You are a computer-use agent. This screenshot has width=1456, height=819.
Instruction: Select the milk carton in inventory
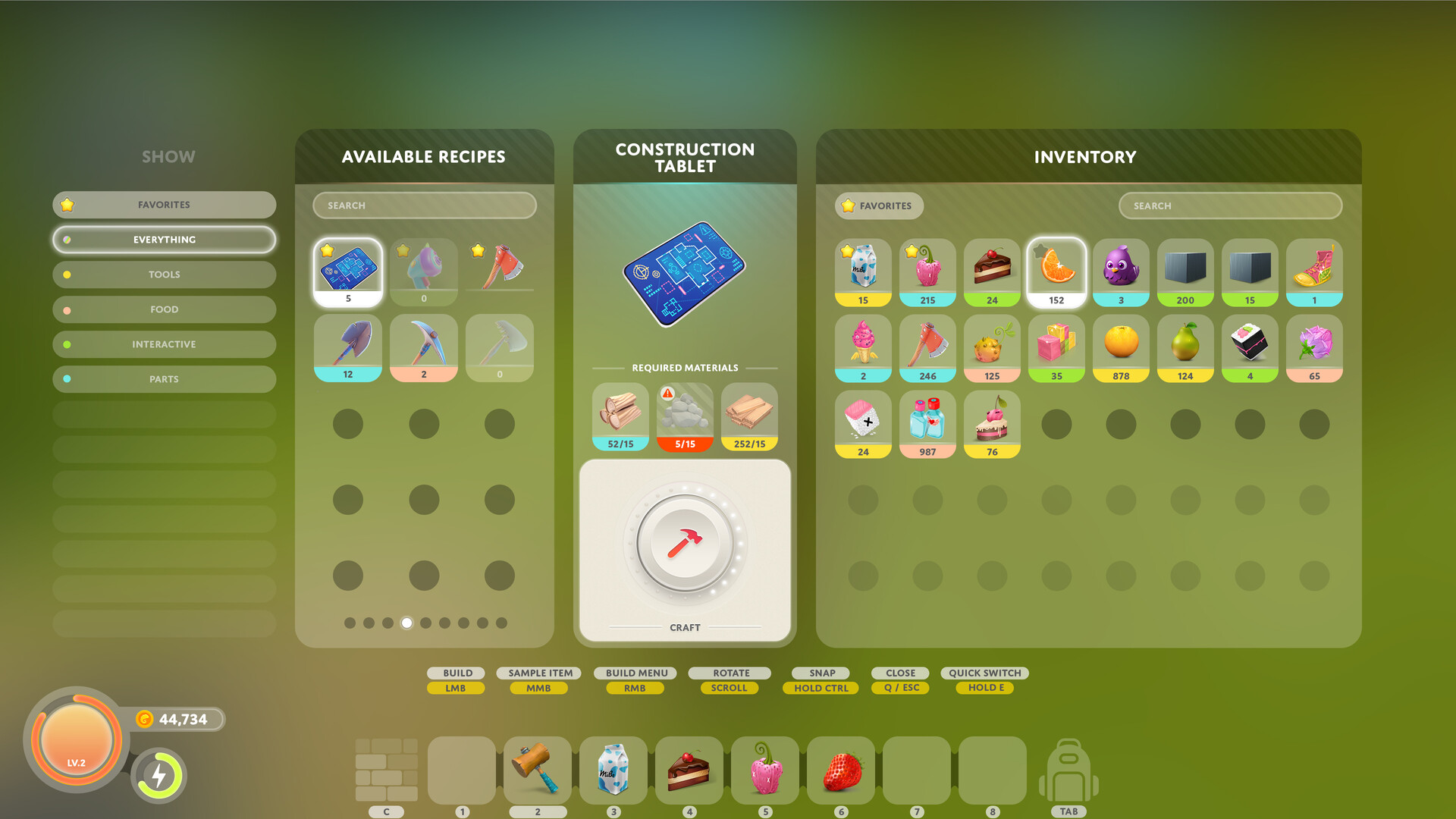pos(862,271)
